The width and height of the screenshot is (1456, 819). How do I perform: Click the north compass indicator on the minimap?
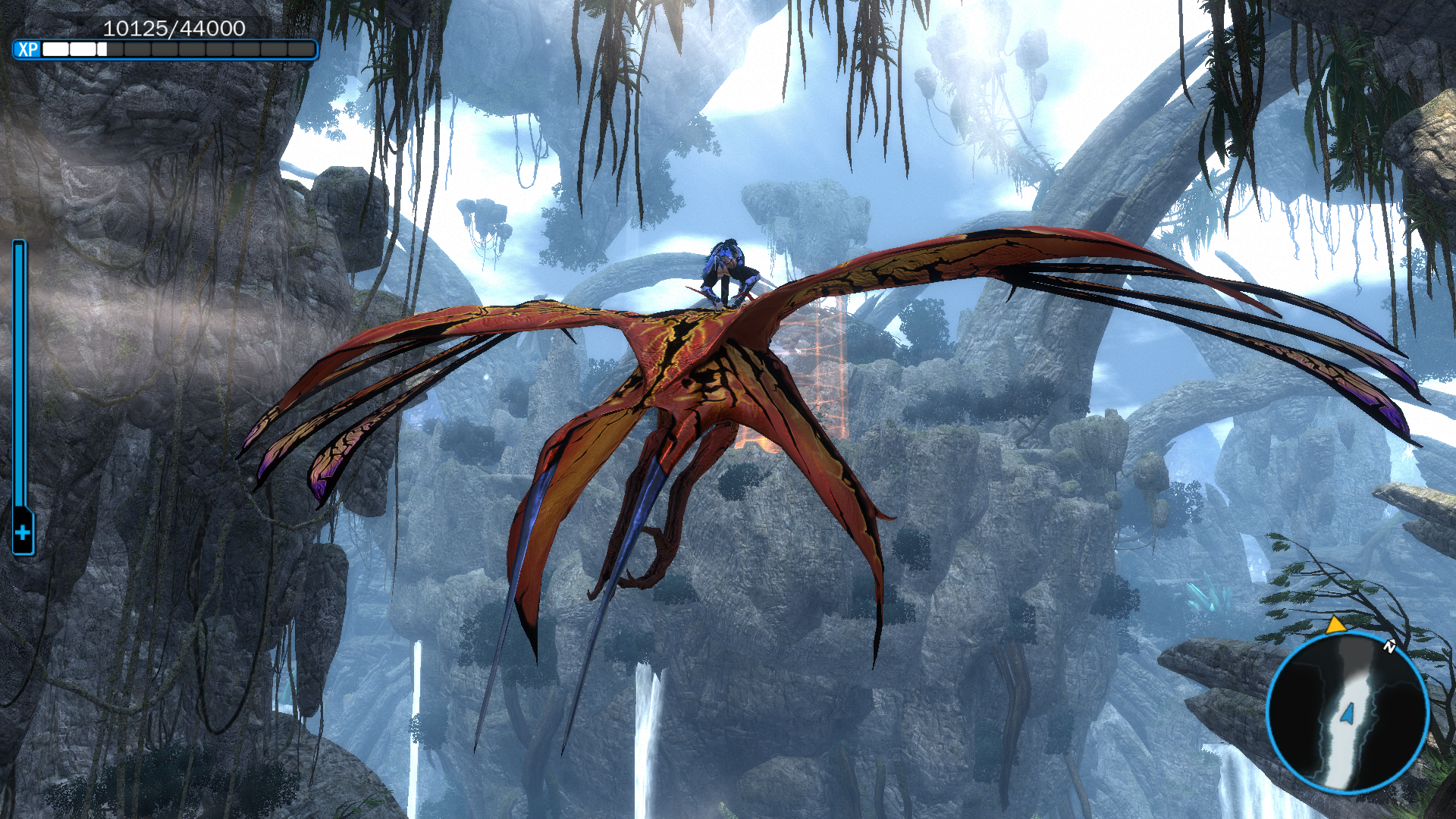click(x=1389, y=646)
